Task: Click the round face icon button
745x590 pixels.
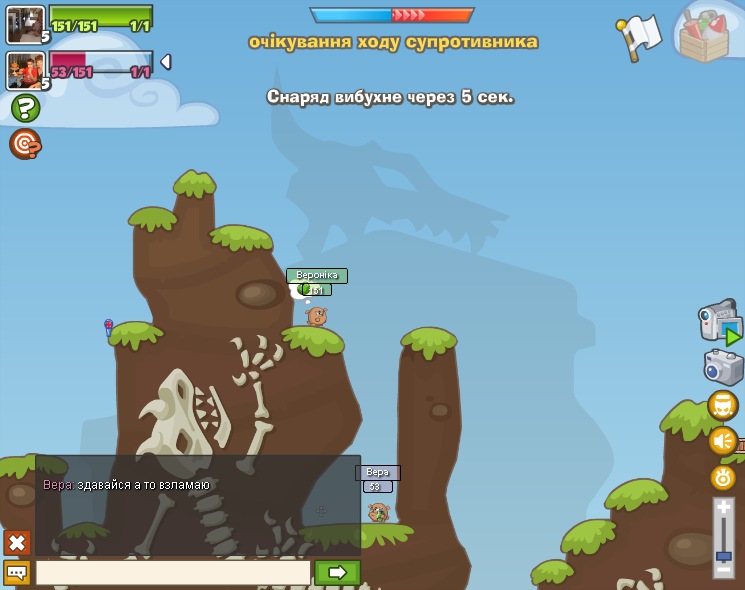Action: pos(722,405)
